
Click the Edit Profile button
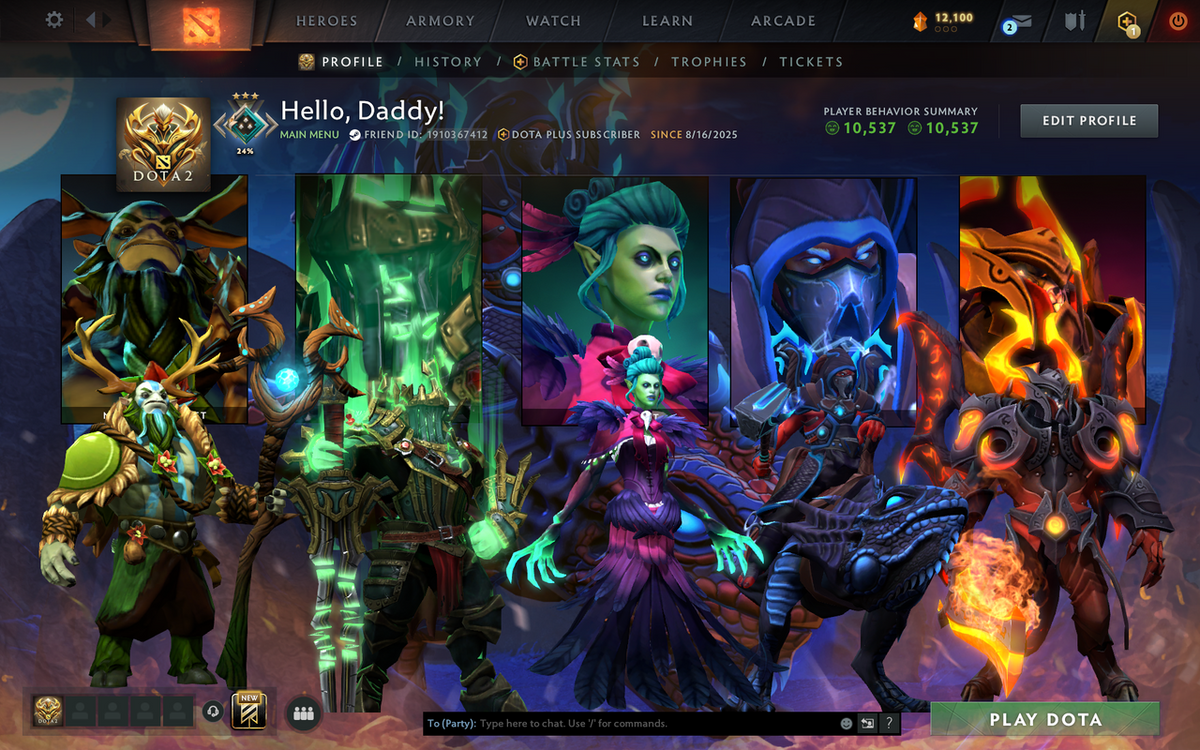click(1089, 121)
